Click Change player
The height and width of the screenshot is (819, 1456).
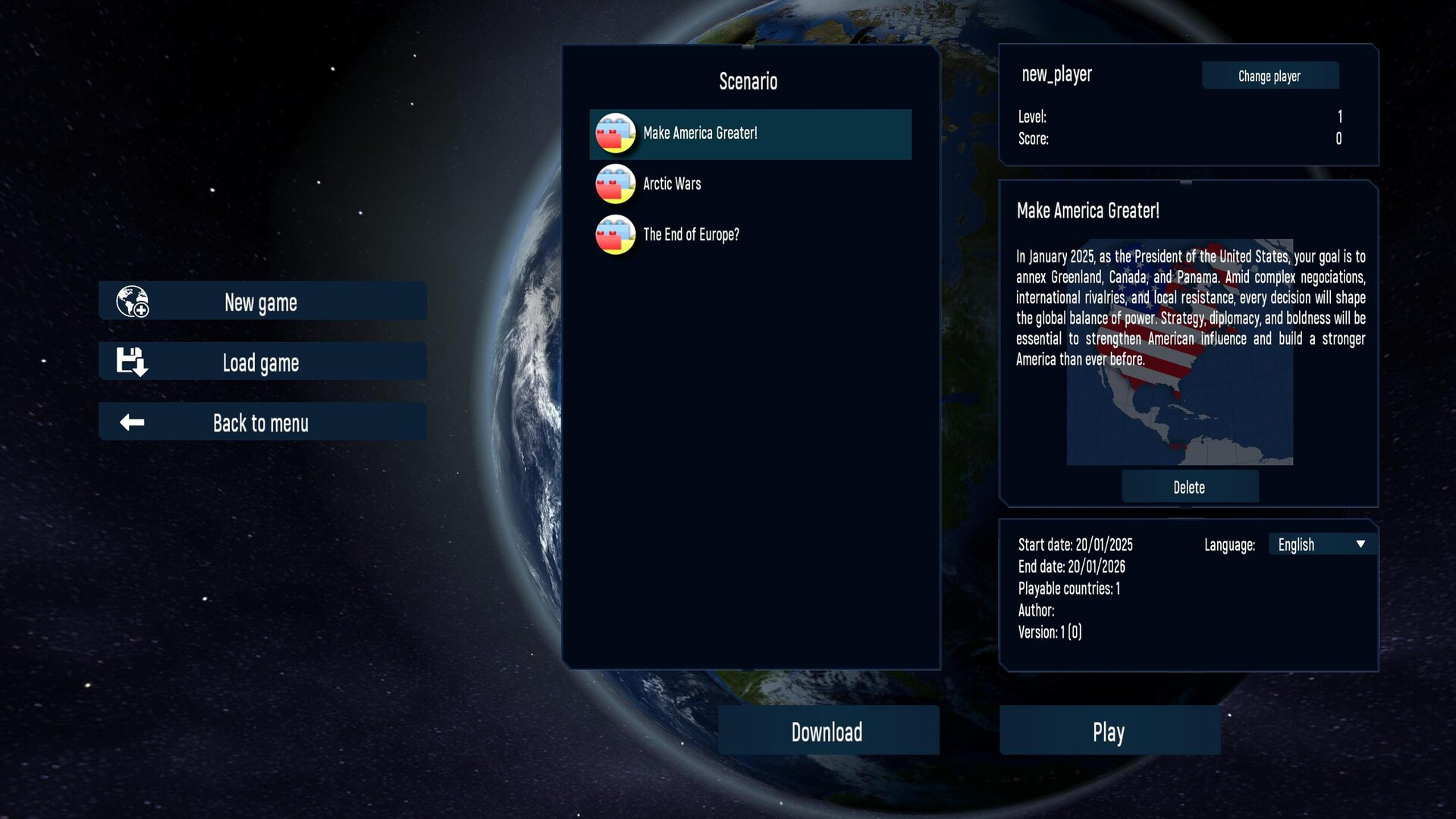[x=1269, y=75]
